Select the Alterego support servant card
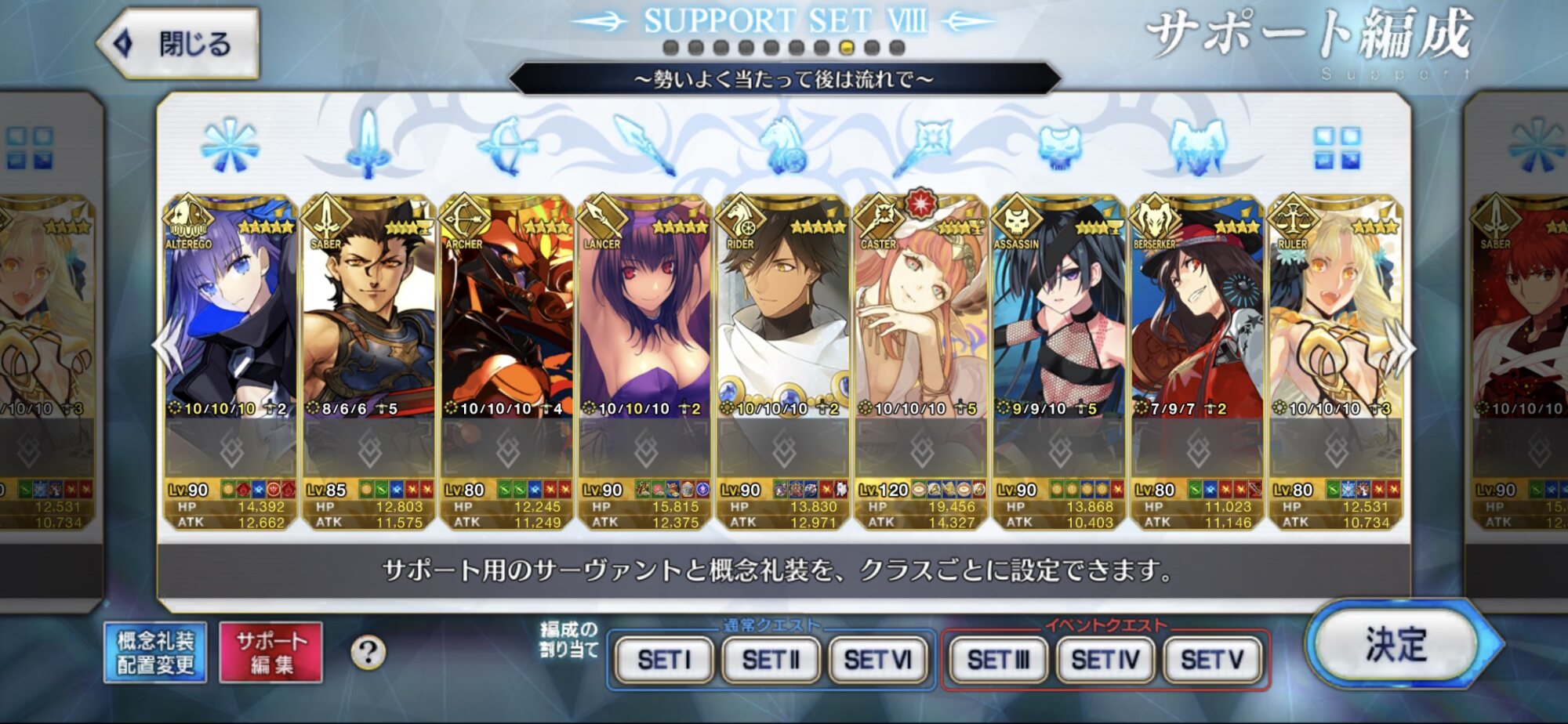Image resolution: width=1568 pixels, height=724 pixels. click(230, 329)
